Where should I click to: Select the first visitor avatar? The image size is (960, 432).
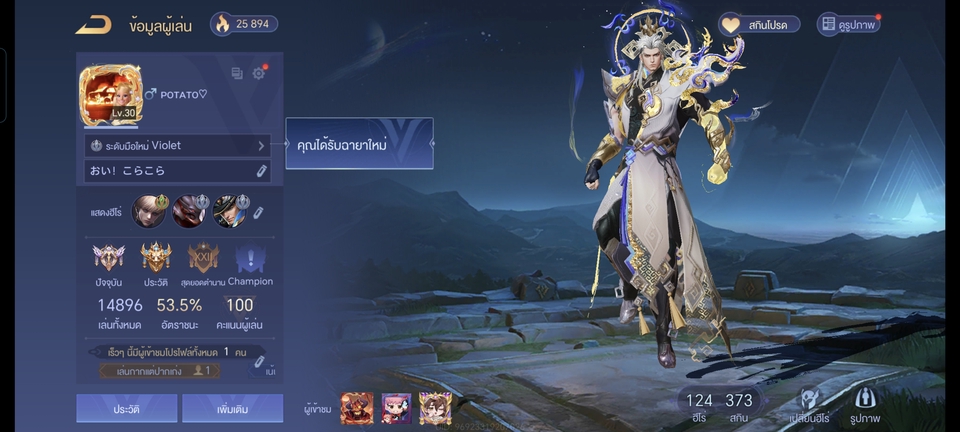coord(357,407)
